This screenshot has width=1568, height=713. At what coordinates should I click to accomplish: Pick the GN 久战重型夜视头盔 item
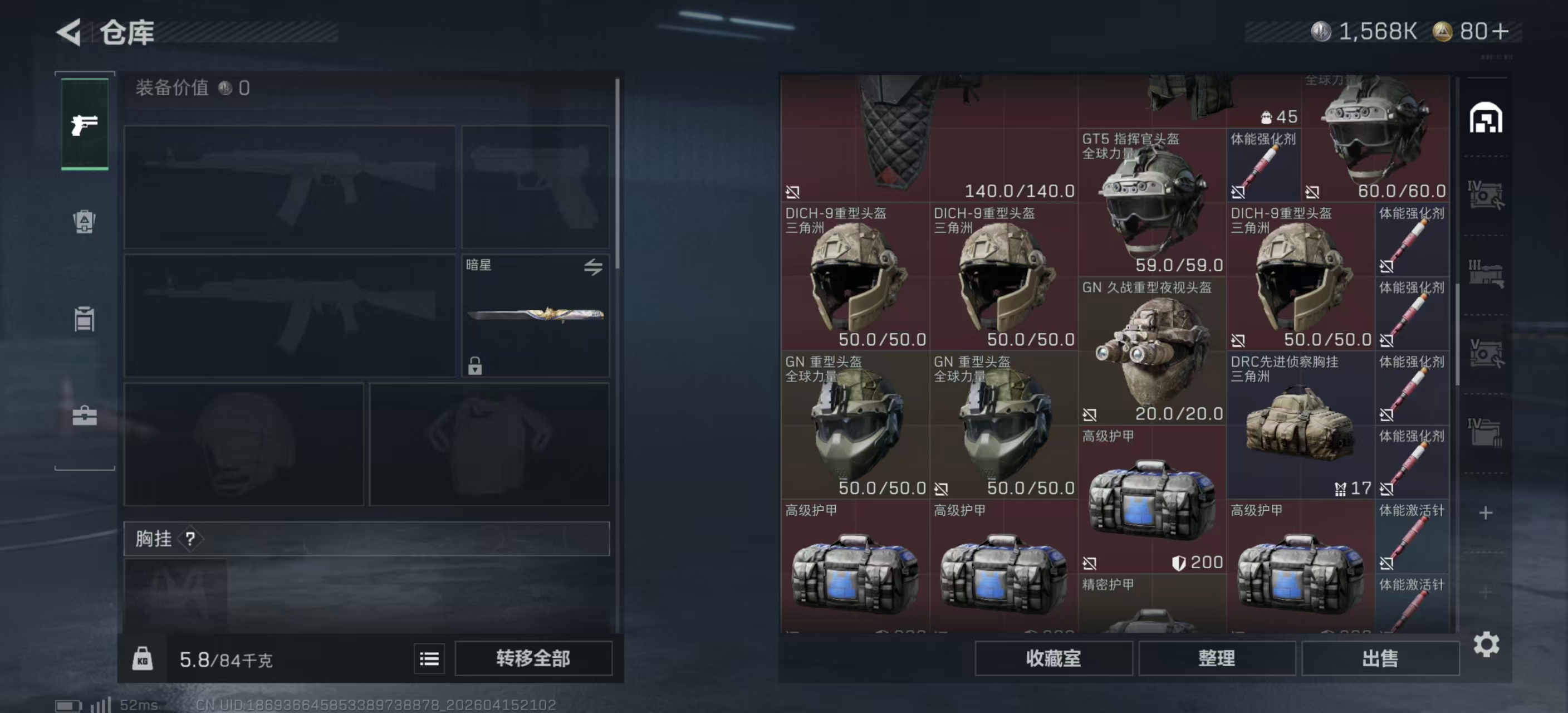pyautogui.click(x=1151, y=351)
